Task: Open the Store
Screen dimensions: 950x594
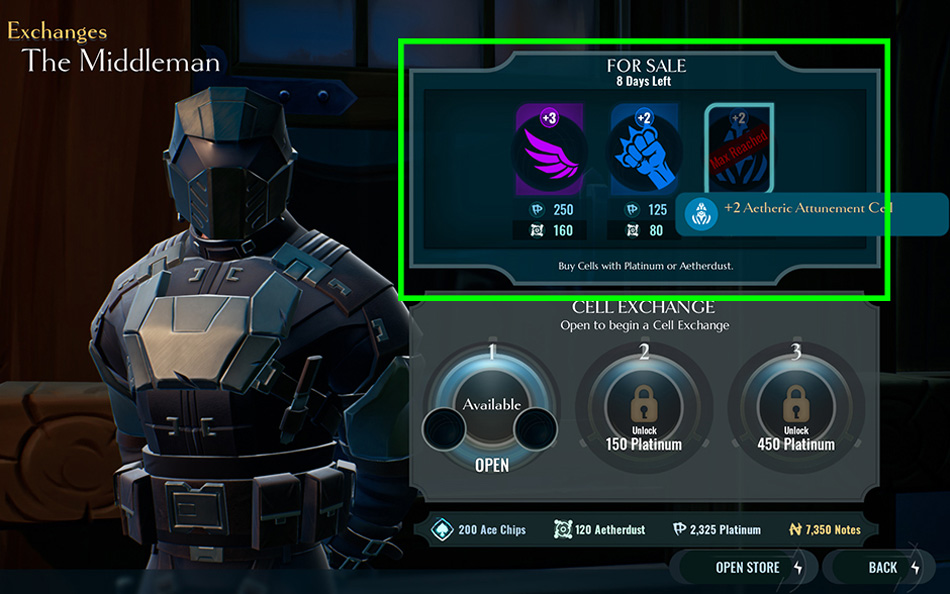Action: pos(747,567)
